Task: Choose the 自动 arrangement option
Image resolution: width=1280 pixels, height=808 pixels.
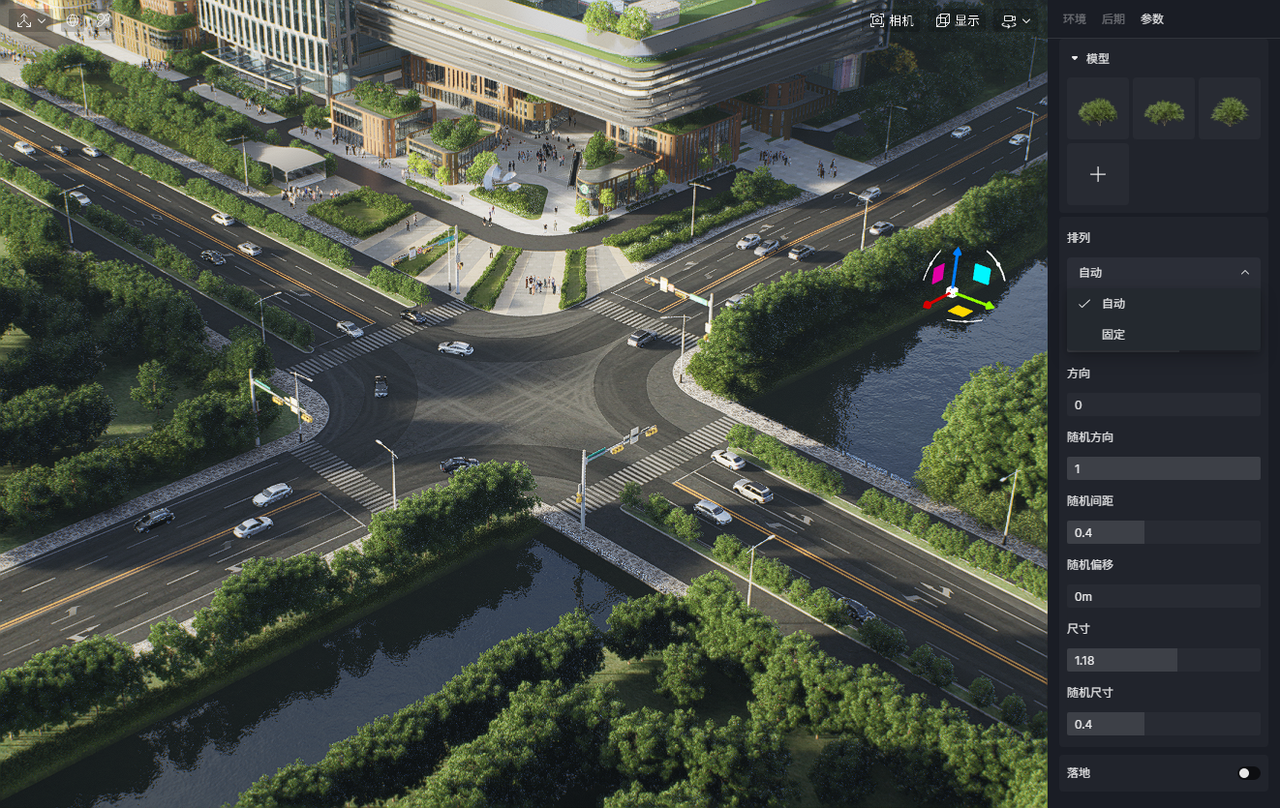Action: [x=1113, y=303]
